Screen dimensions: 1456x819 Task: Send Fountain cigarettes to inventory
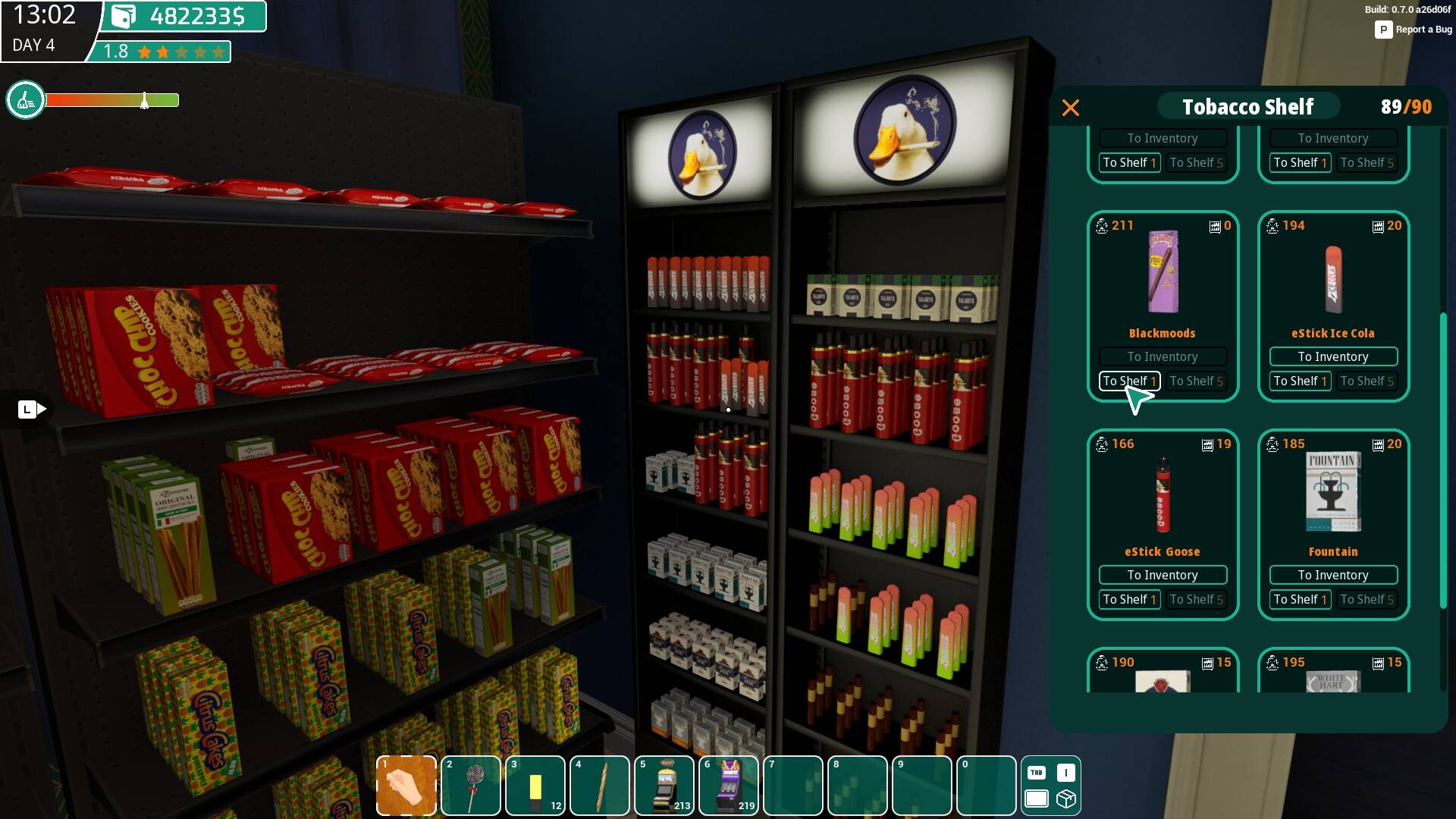[1332, 575]
